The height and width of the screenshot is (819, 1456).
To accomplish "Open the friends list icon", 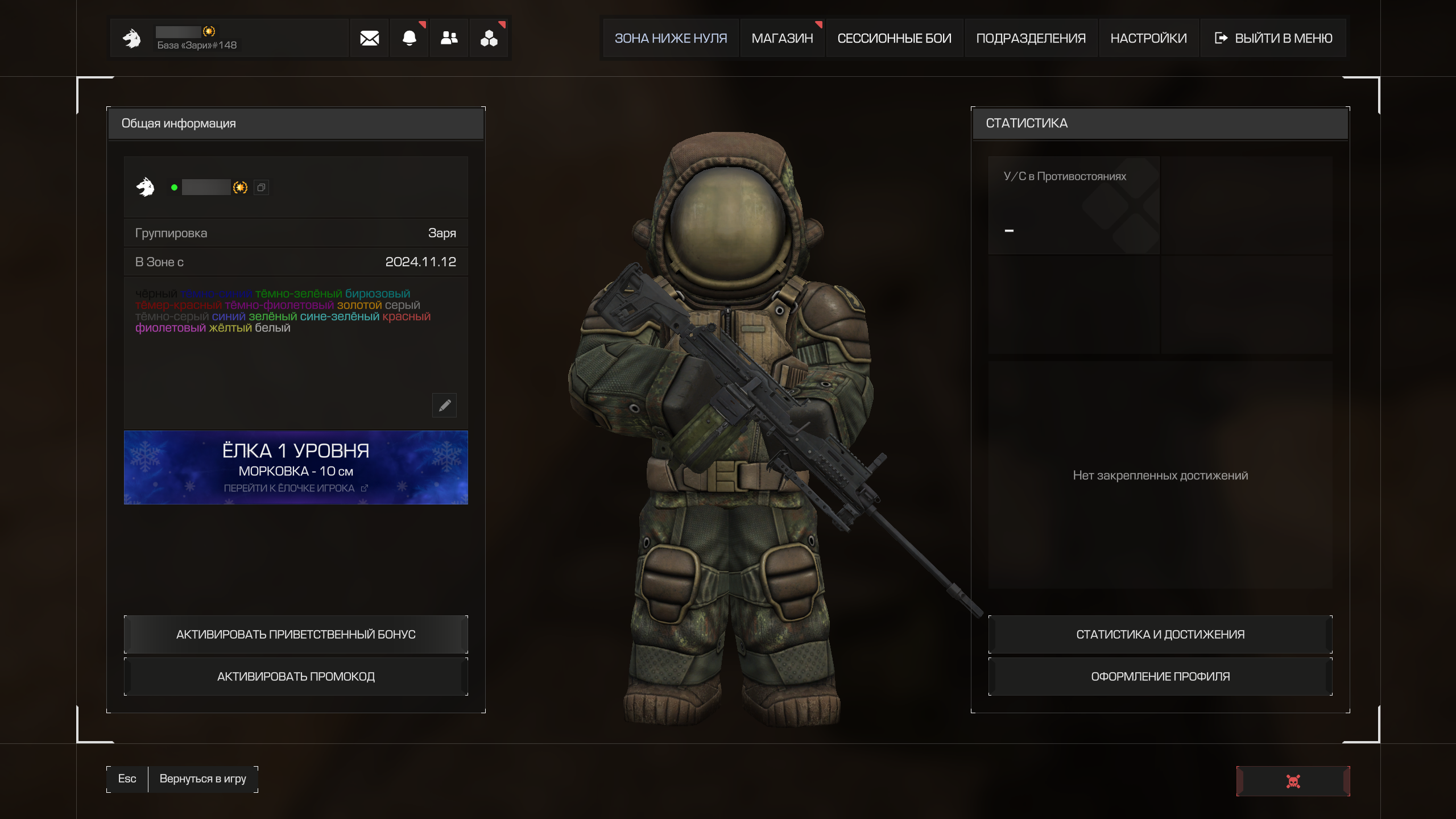I will click(x=449, y=38).
